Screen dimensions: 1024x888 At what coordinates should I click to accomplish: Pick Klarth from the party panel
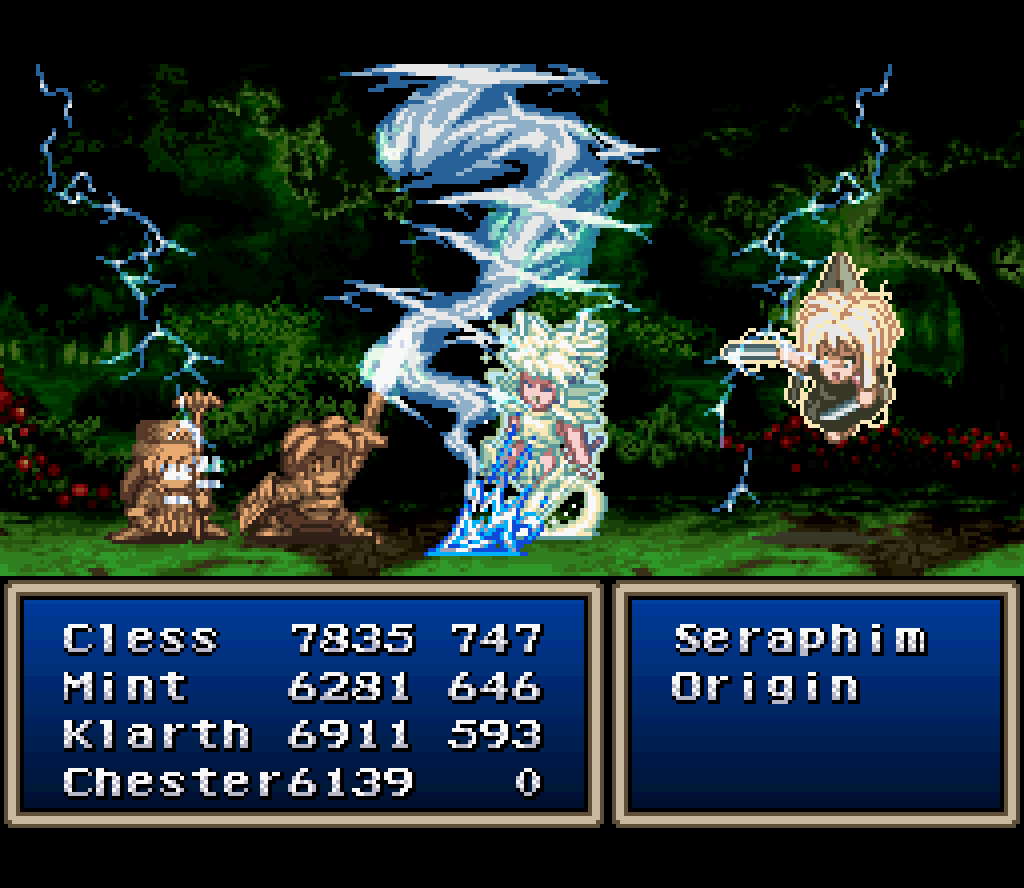coord(156,734)
